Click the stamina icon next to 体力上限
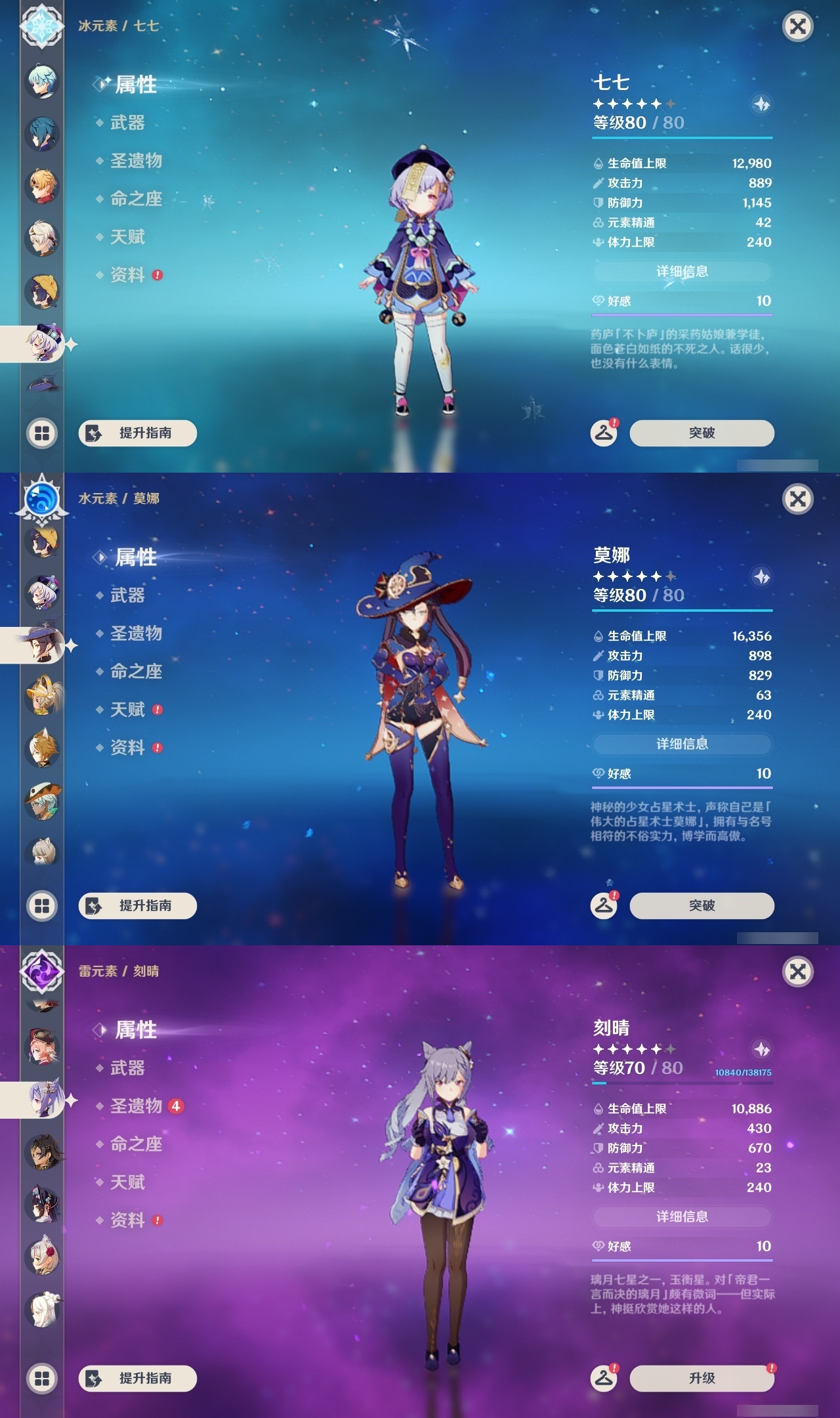This screenshot has height=1418, width=840. [x=597, y=242]
